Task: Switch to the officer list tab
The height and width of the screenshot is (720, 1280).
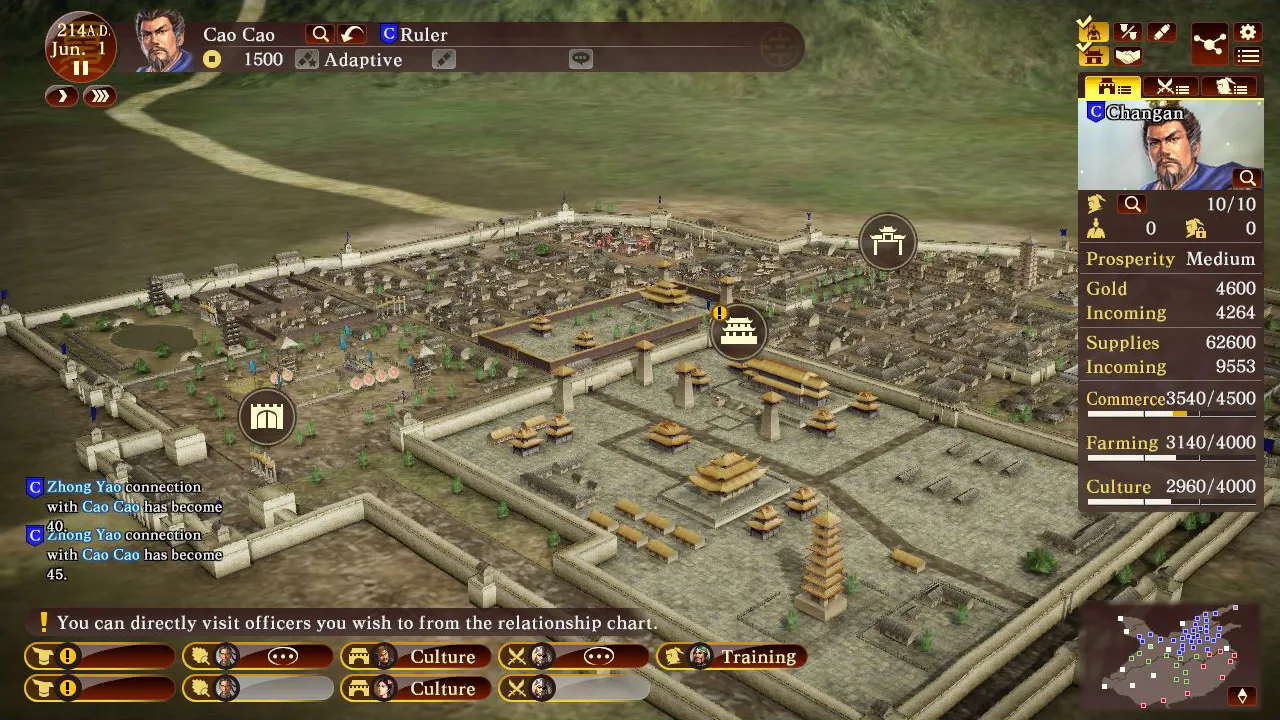Action: tap(1231, 87)
